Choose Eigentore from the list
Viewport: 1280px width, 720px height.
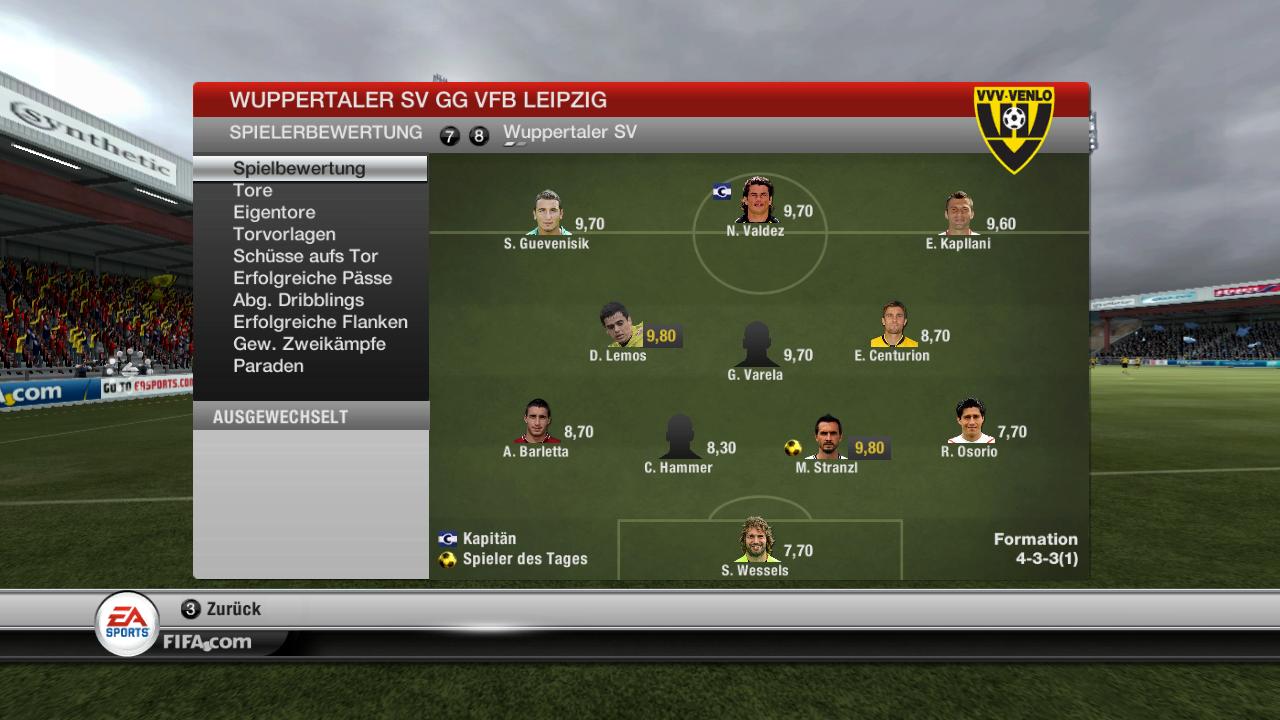pyautogui.click(x=274, y=212)
